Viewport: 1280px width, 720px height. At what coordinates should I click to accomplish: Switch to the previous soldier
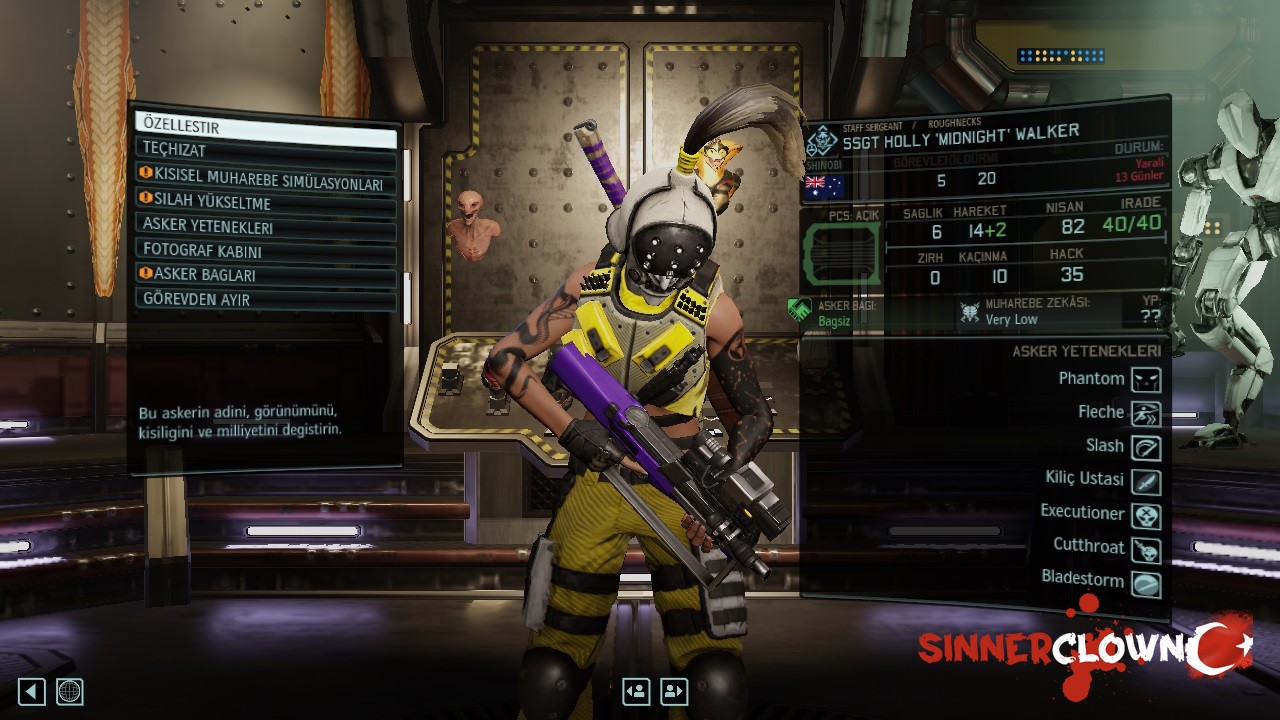coord(636,691)
